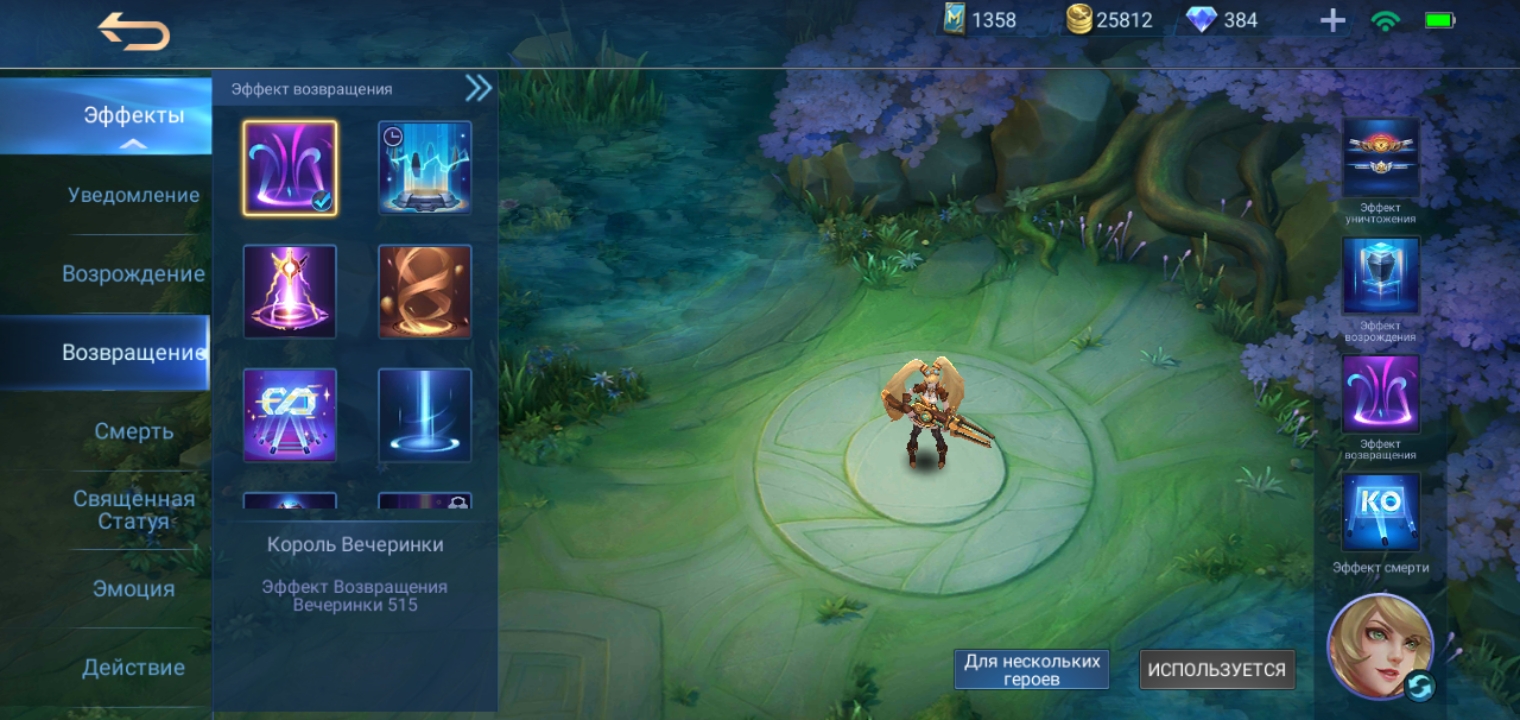Select the Действие tab
This screenshot has height=720, width=1520.
[134, 667]
